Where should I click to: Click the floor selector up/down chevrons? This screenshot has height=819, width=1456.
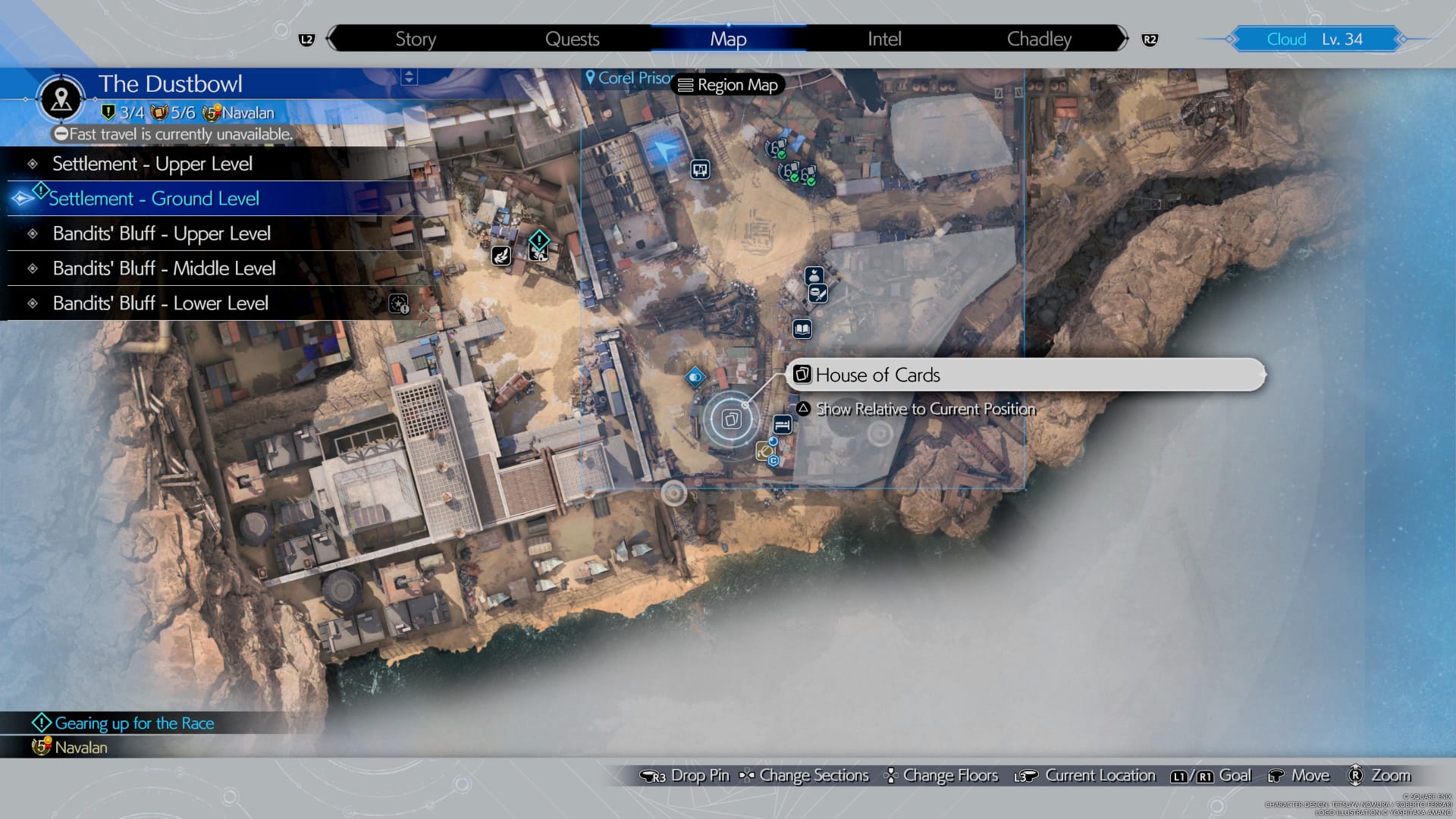coord(409,76)
